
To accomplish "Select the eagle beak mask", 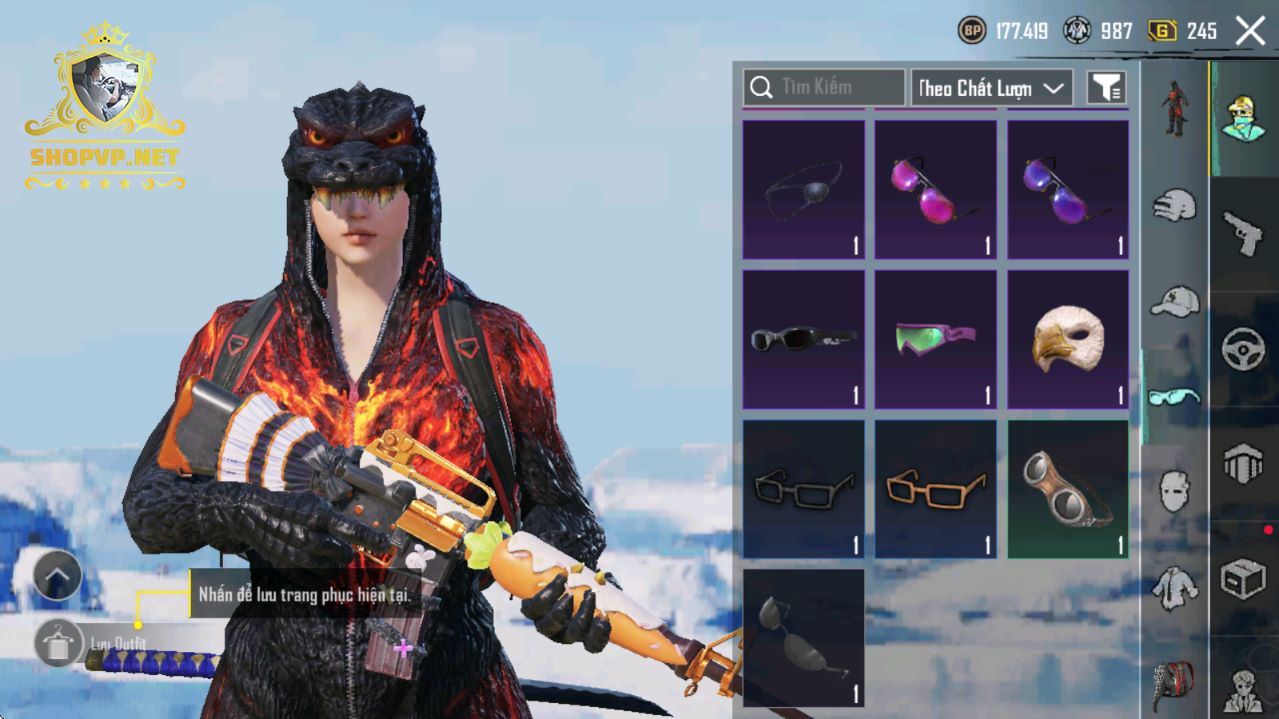I will [1068, 340].
